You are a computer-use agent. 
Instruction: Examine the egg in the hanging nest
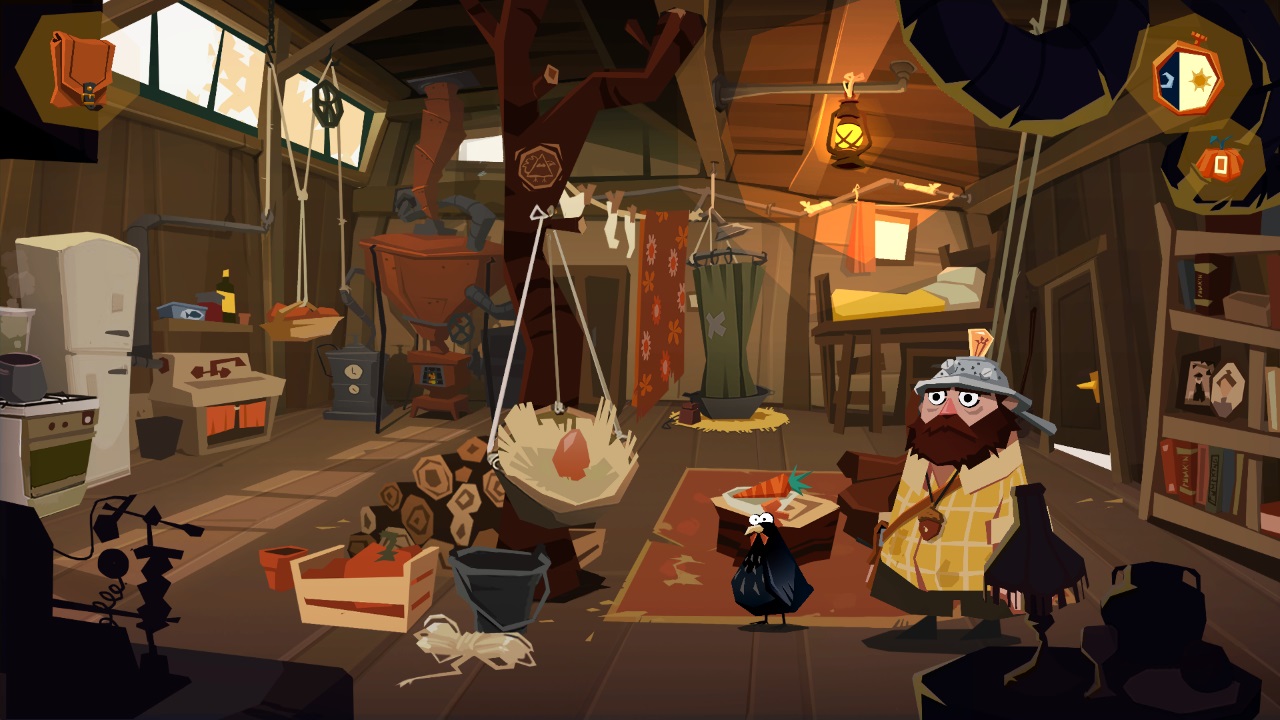[572, 455]
